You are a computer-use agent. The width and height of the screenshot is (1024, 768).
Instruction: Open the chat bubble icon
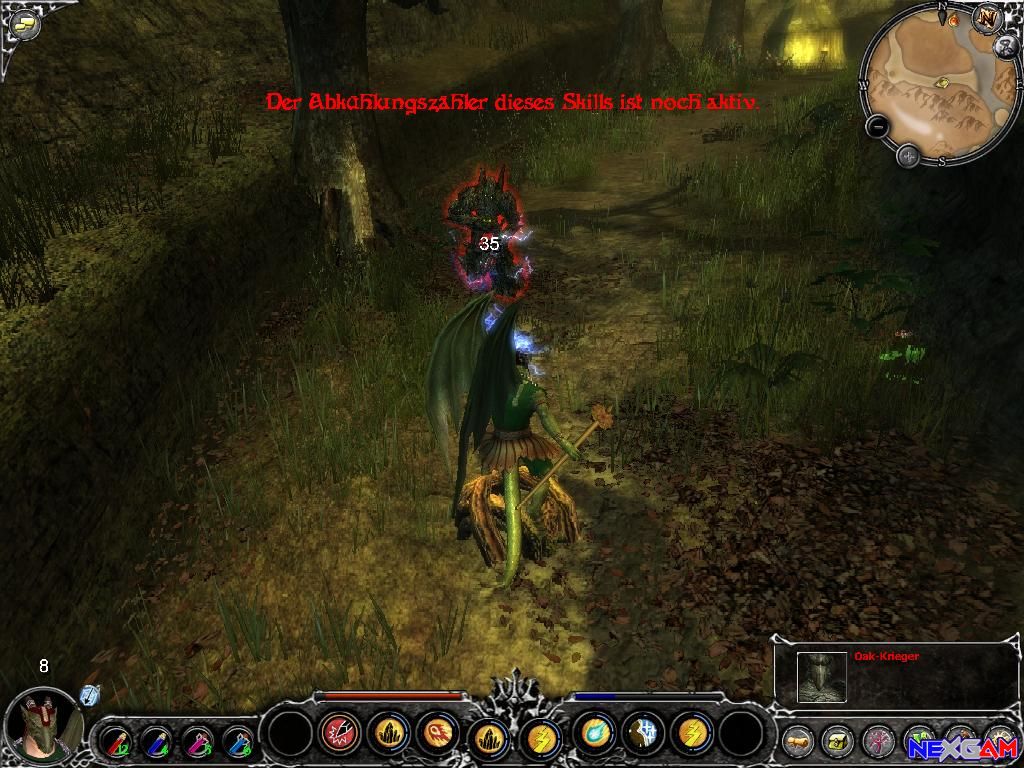[23, 24]
